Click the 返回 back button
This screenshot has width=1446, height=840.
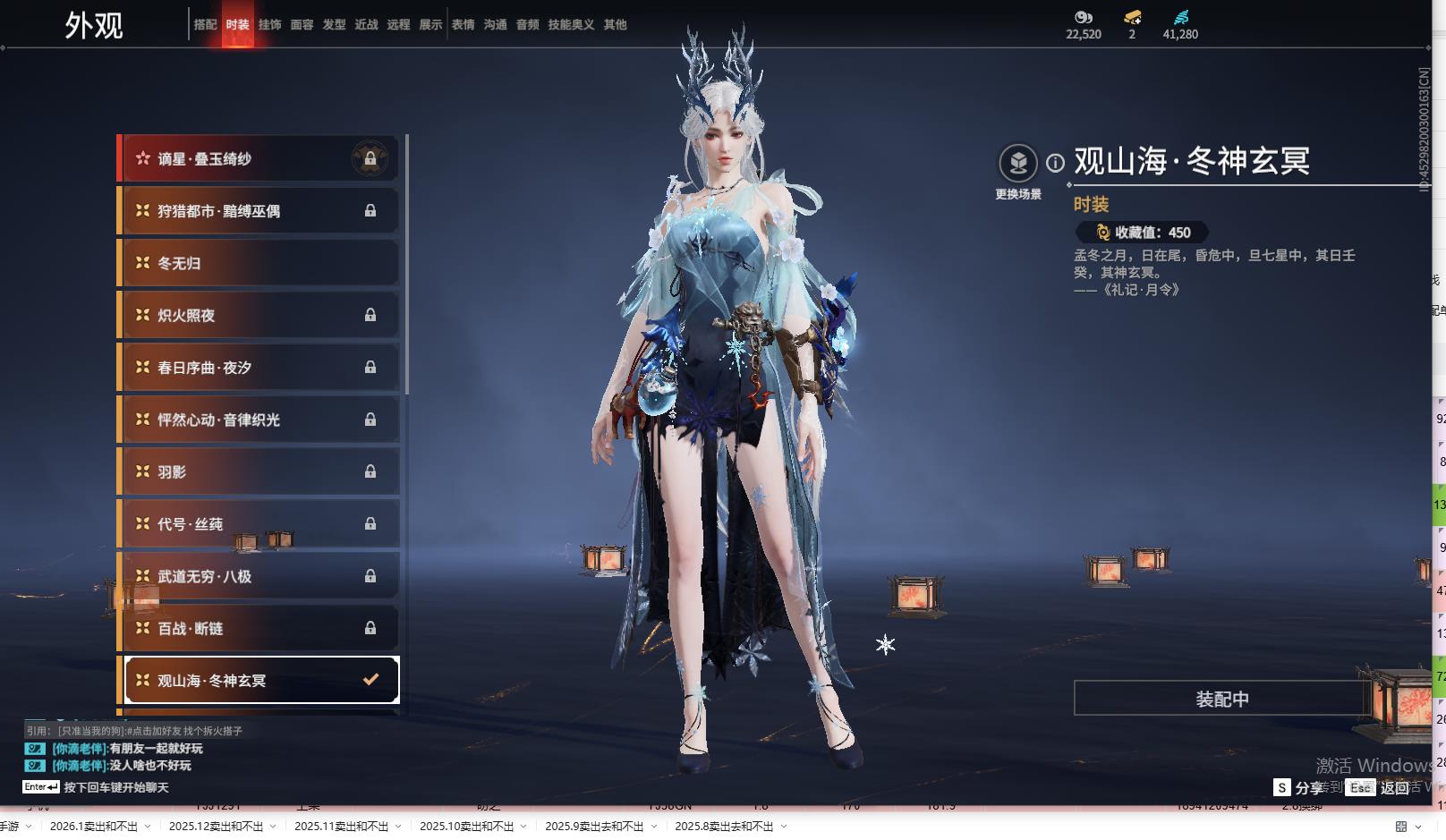[x=1394, y=787]
